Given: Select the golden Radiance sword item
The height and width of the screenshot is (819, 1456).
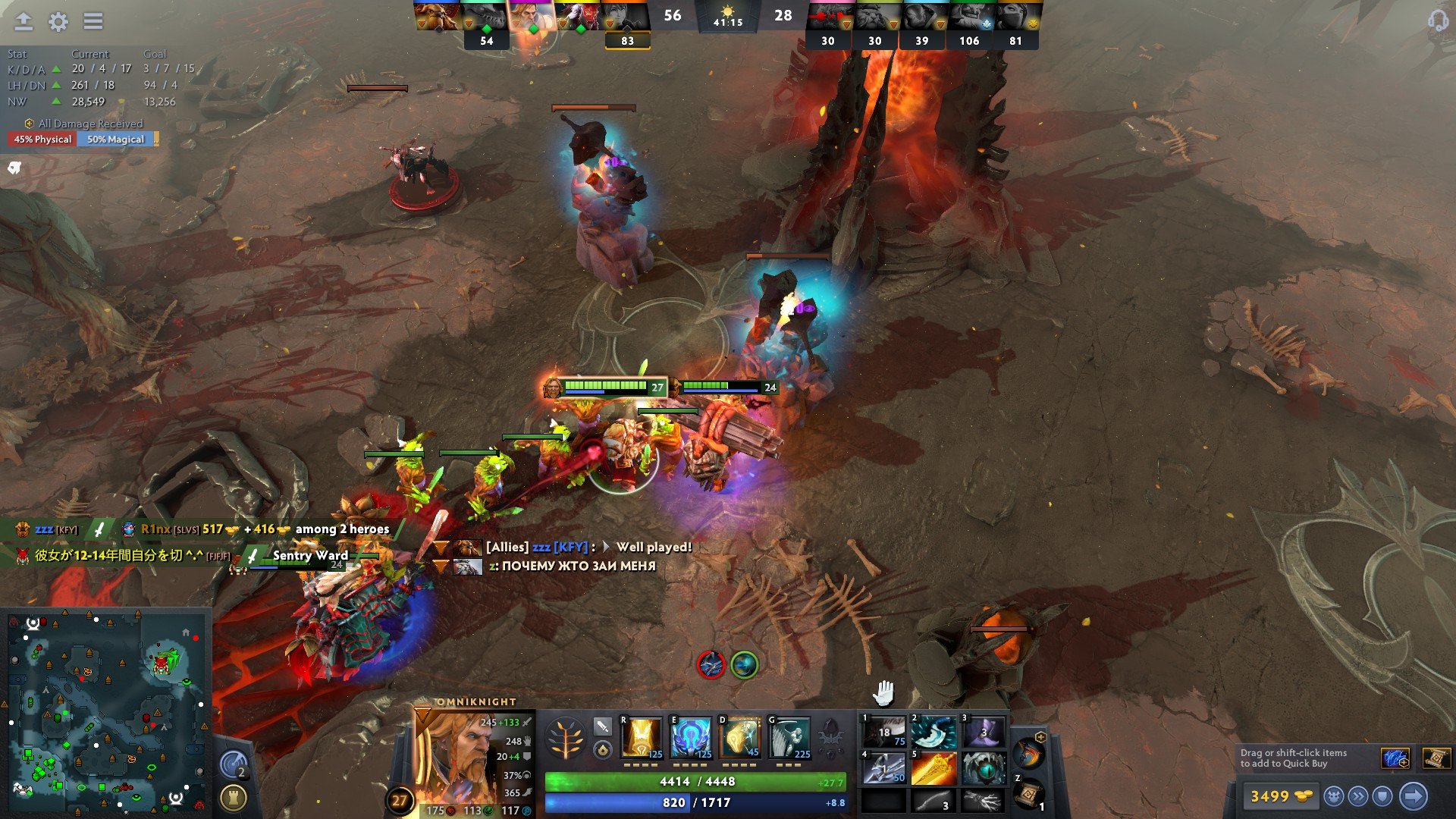Looking at the screenshot, I should click(x=934, y=769).
